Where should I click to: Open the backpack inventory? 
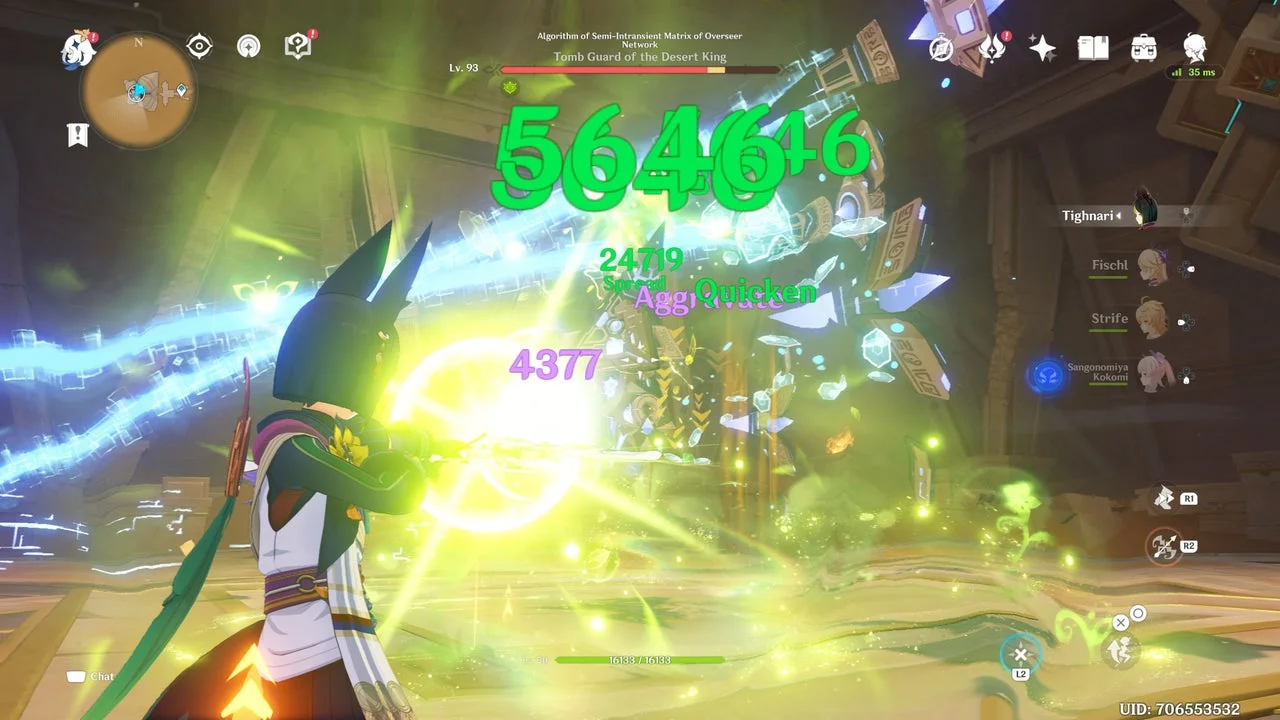pos(1144,48)
